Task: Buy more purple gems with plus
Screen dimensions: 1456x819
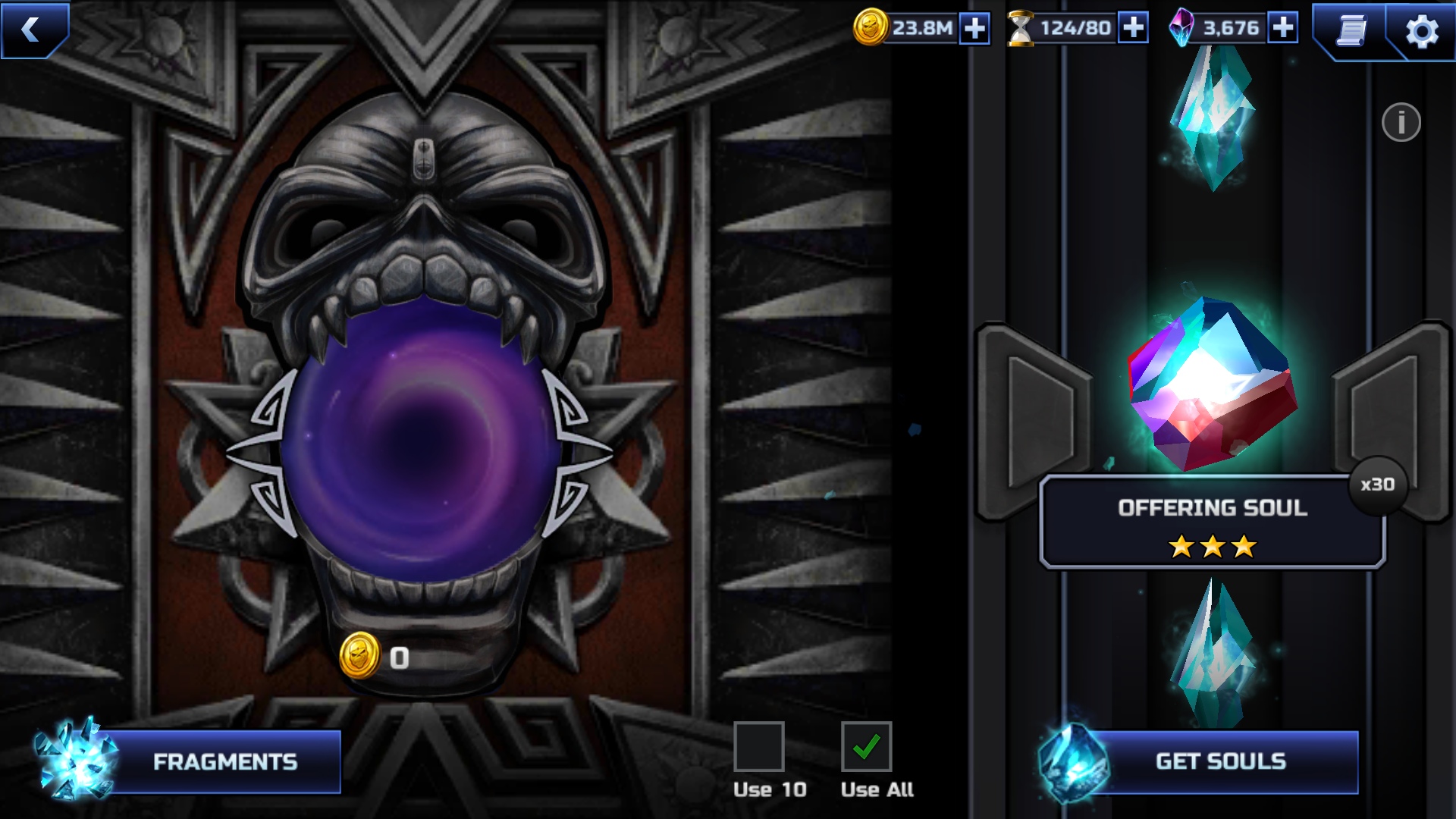Action: (1282, 28)
